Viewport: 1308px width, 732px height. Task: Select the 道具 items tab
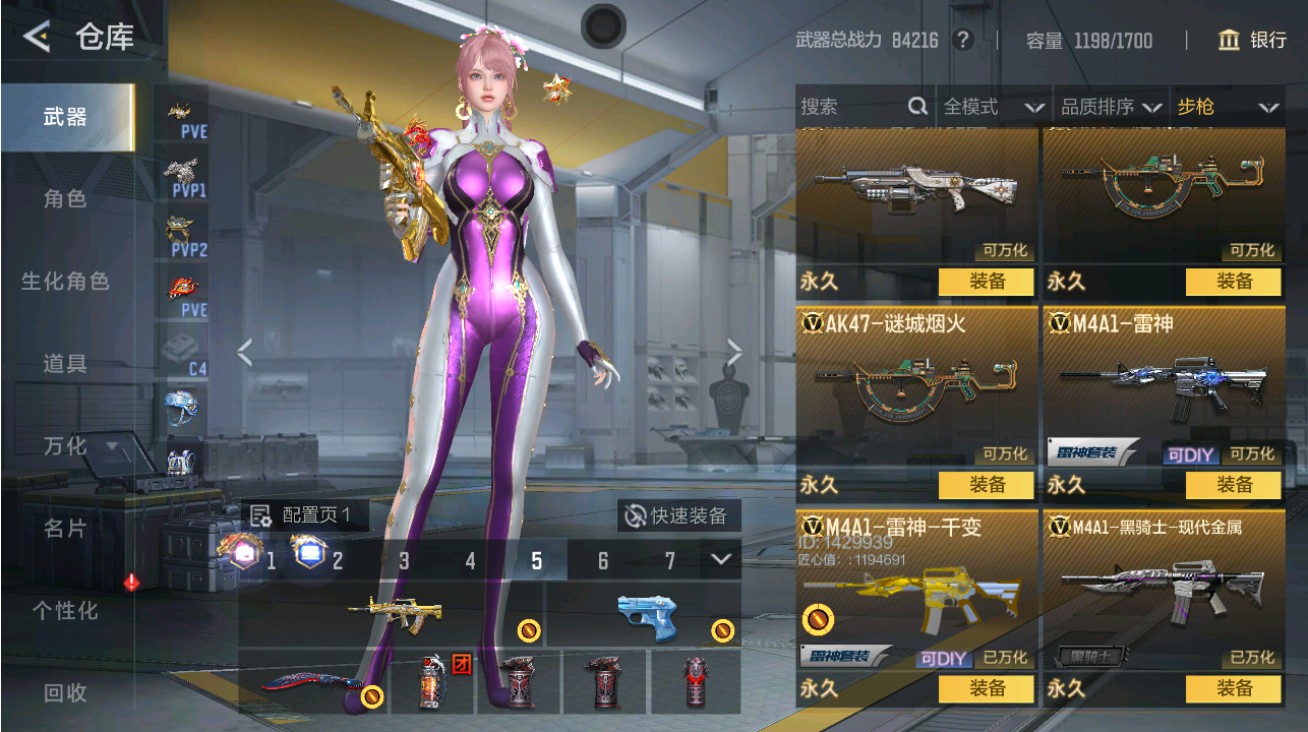[x=66, y=363]
